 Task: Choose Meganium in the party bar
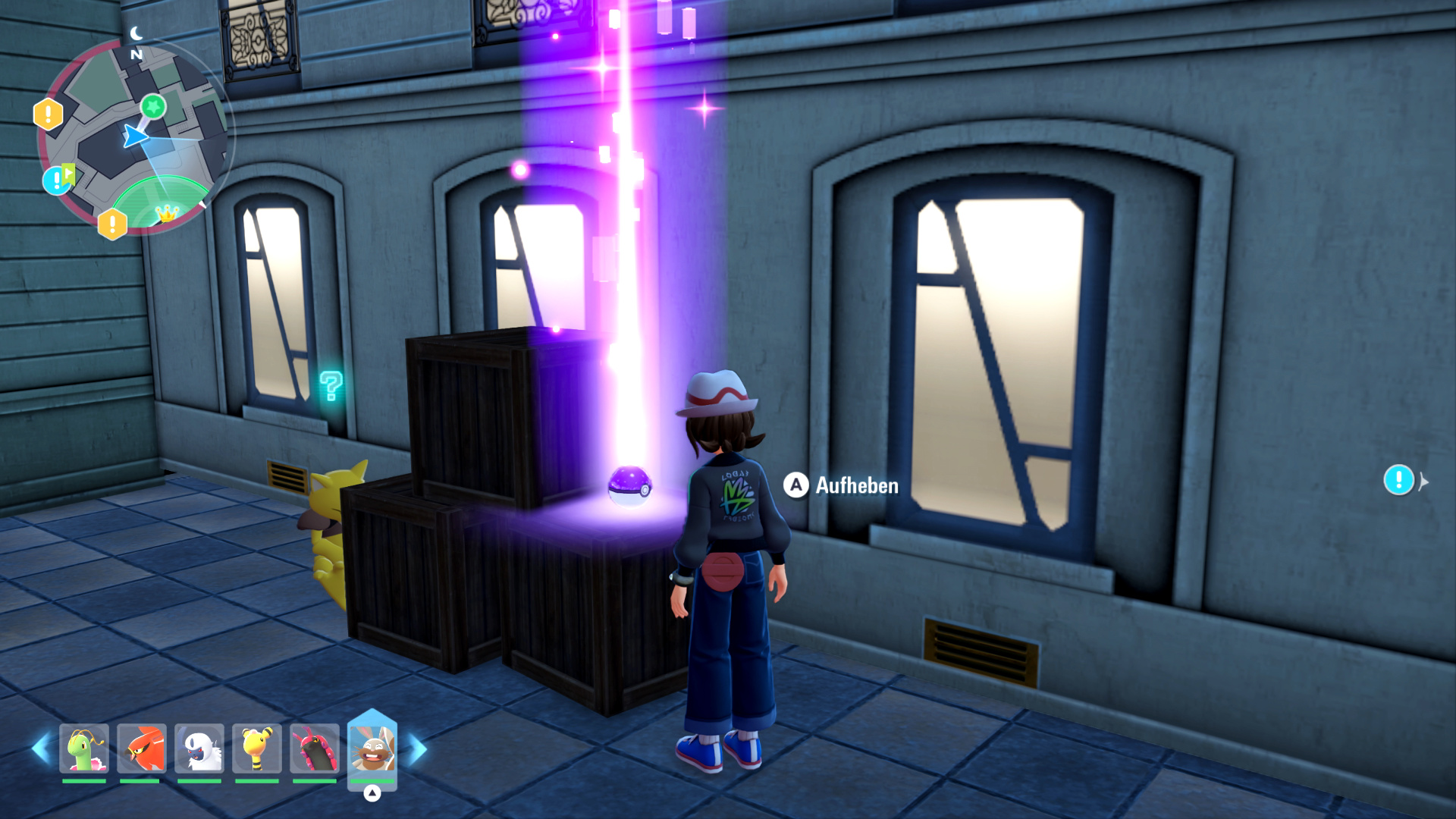84,748
